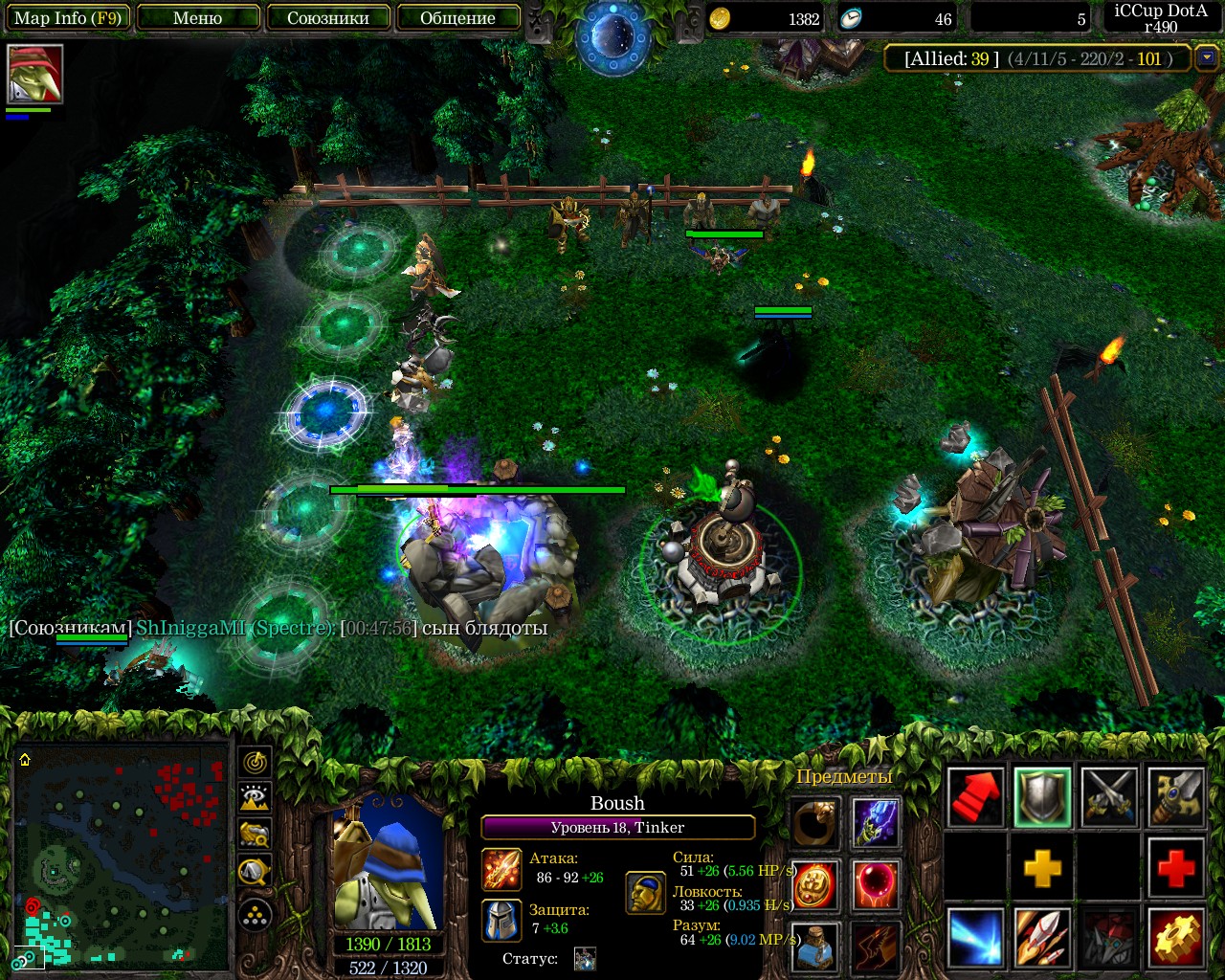Use the blue potion bottle item
1225x980 pixels.
pyautogui.click(x=815, y=947)
